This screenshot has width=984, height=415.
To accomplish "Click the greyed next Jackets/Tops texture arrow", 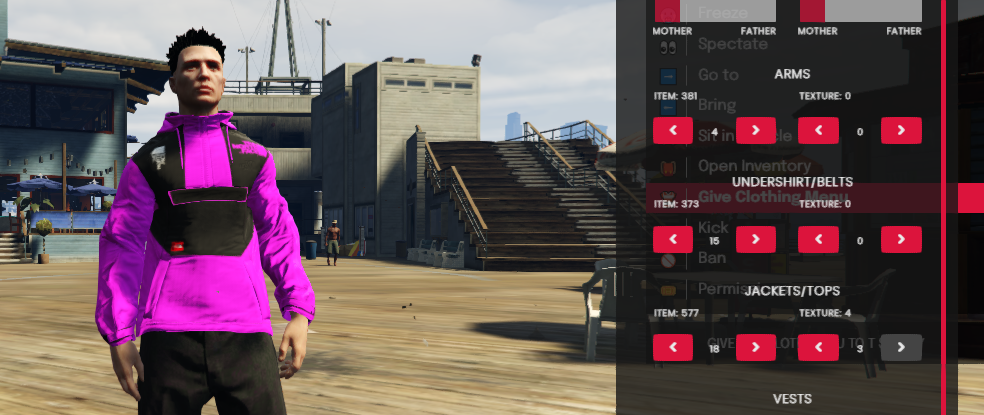I will (x=901, y=347).
